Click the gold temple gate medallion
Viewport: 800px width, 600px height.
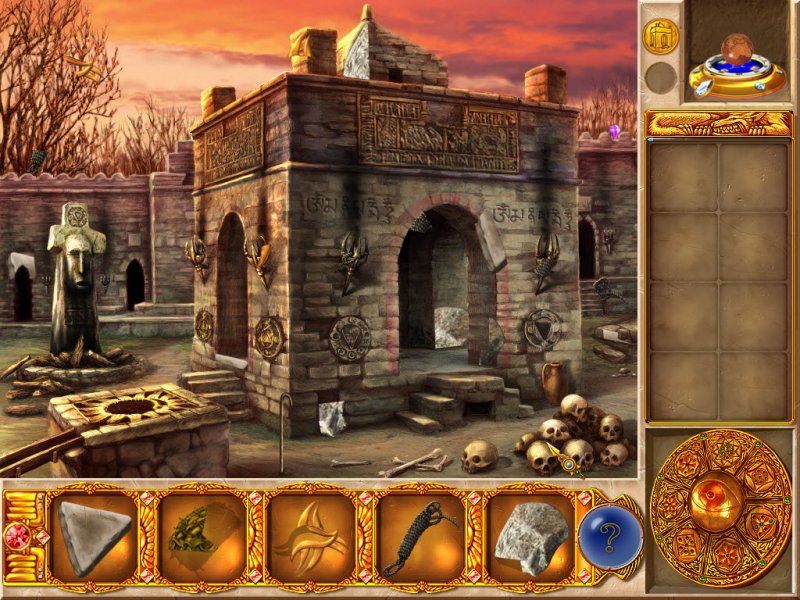pos(660,36)
